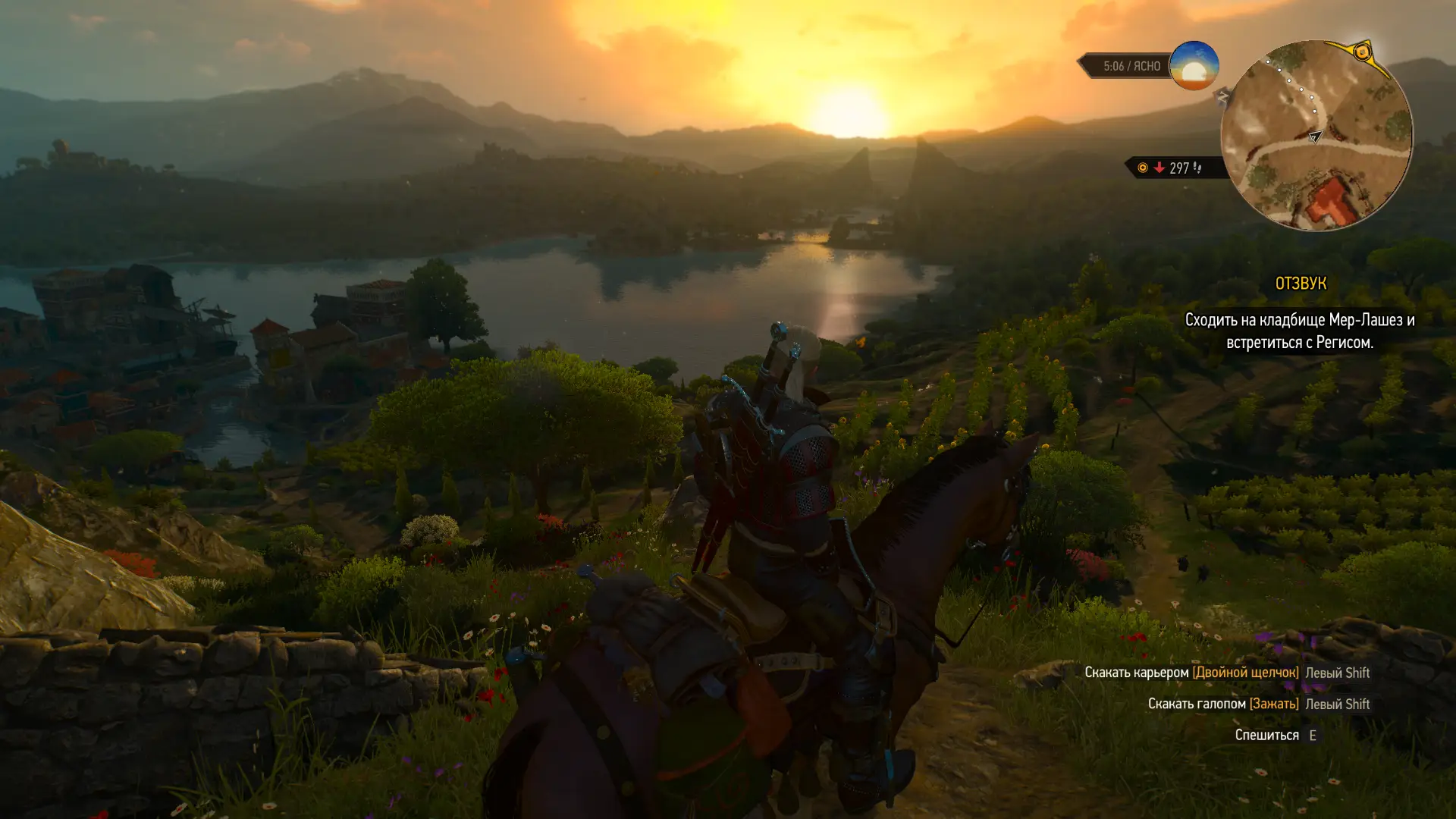This screenshot has width=1456, height=819.
Task: Click the circular minimap
Action: pyautogui.click(x=1317, y=136)
